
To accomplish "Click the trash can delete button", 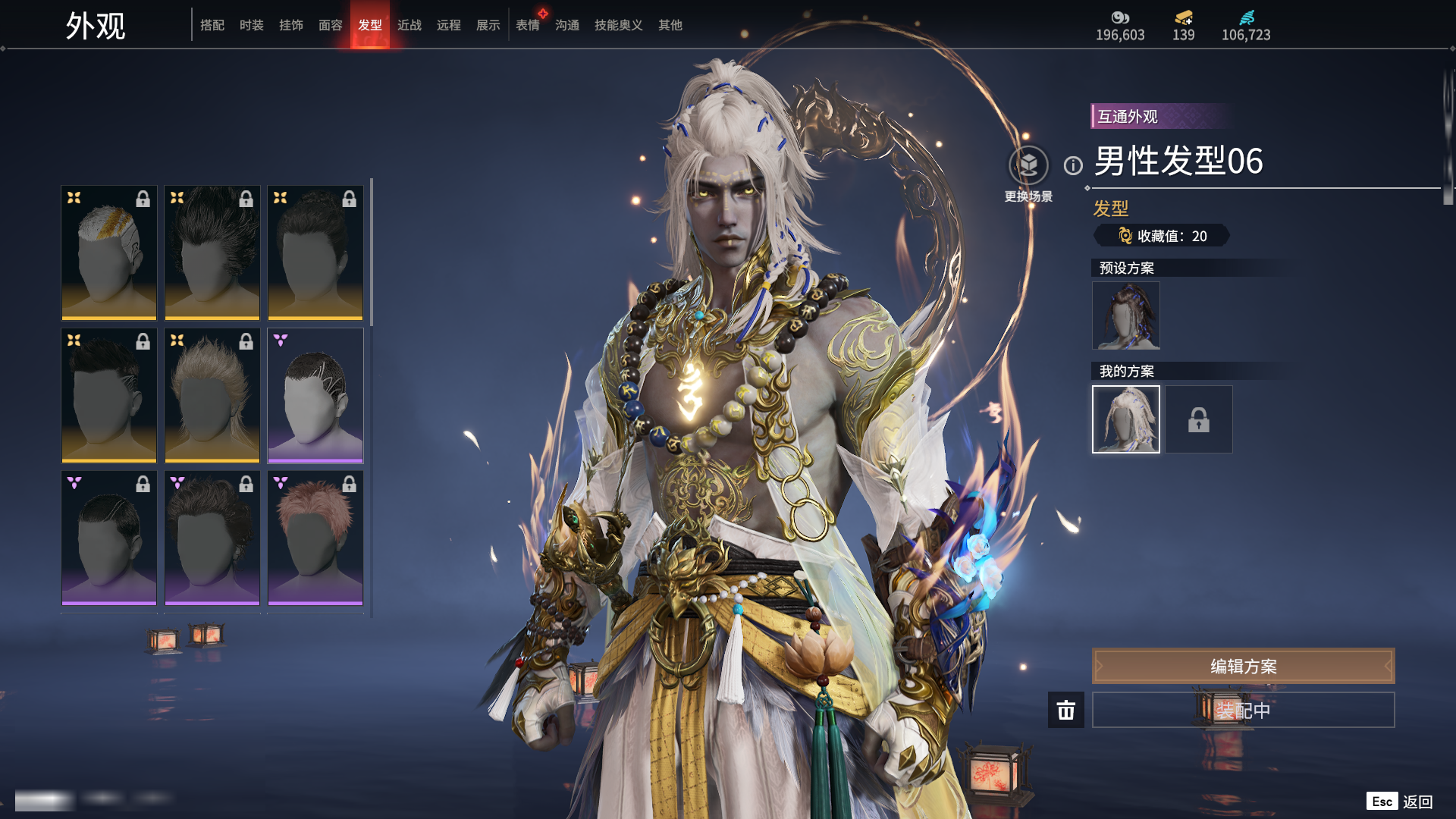I will tap(1066, 710).
